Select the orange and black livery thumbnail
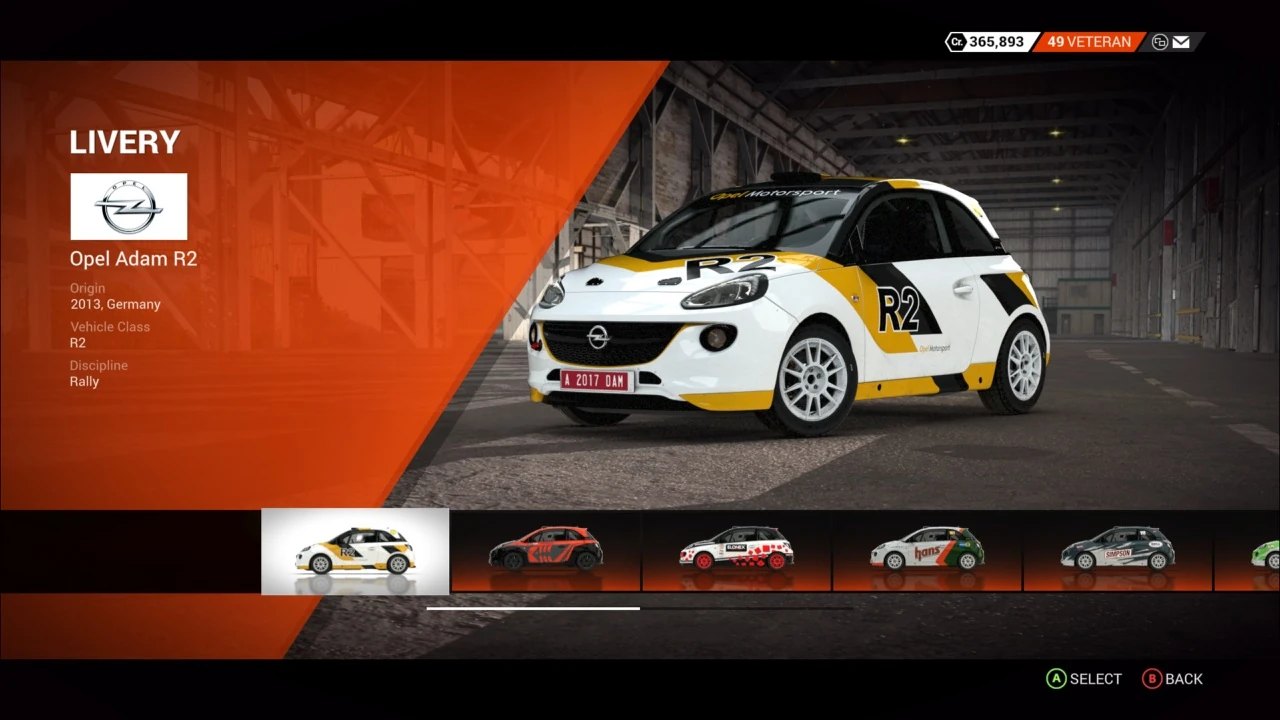 click(x=546, y=551)
